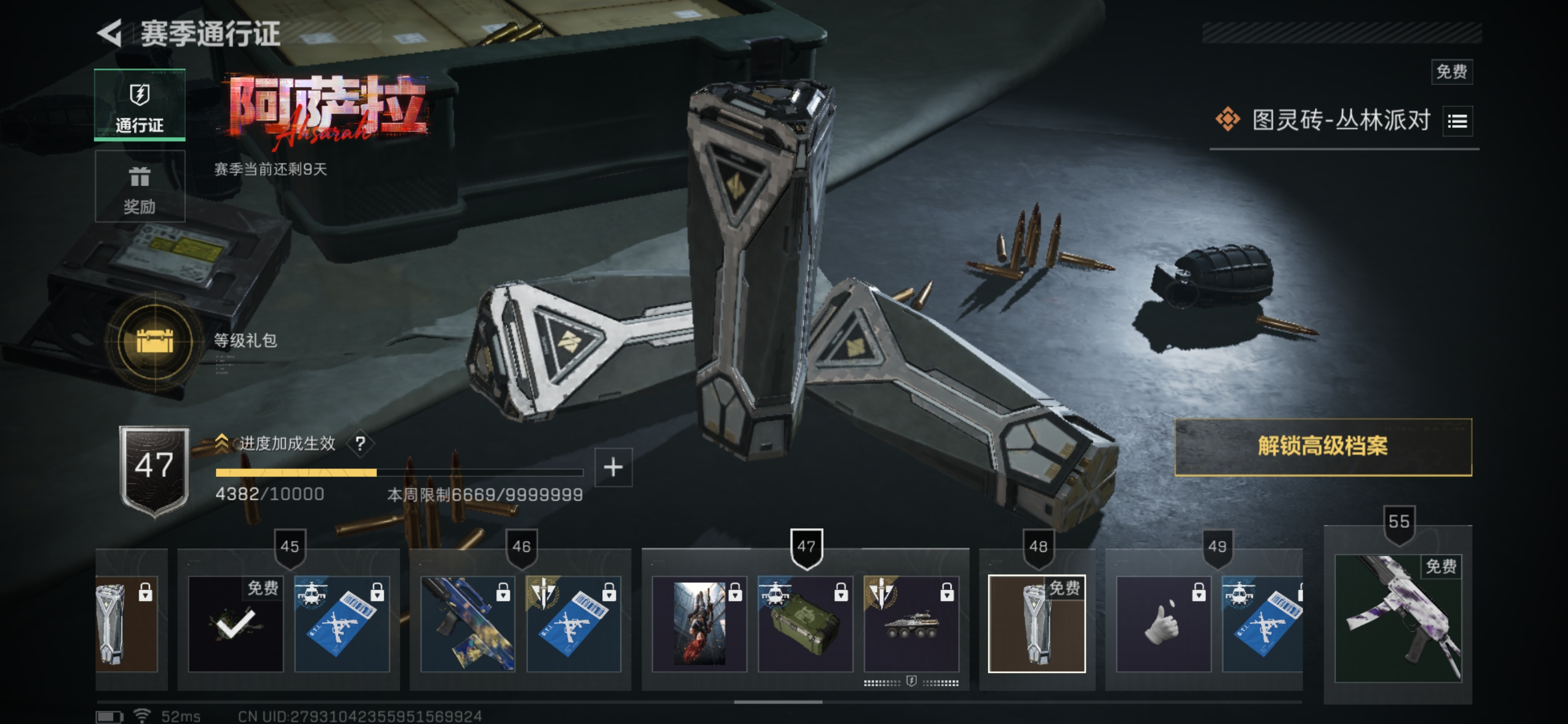Viewport: 1568px width, 724px height.
Task: Choose the locked character poster reward
Action: coord(699,624)
